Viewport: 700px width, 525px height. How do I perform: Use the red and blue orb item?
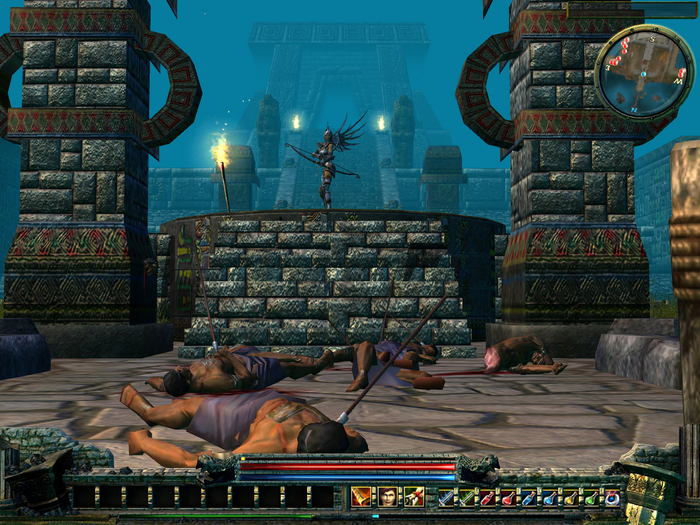(x=612, y=497)
